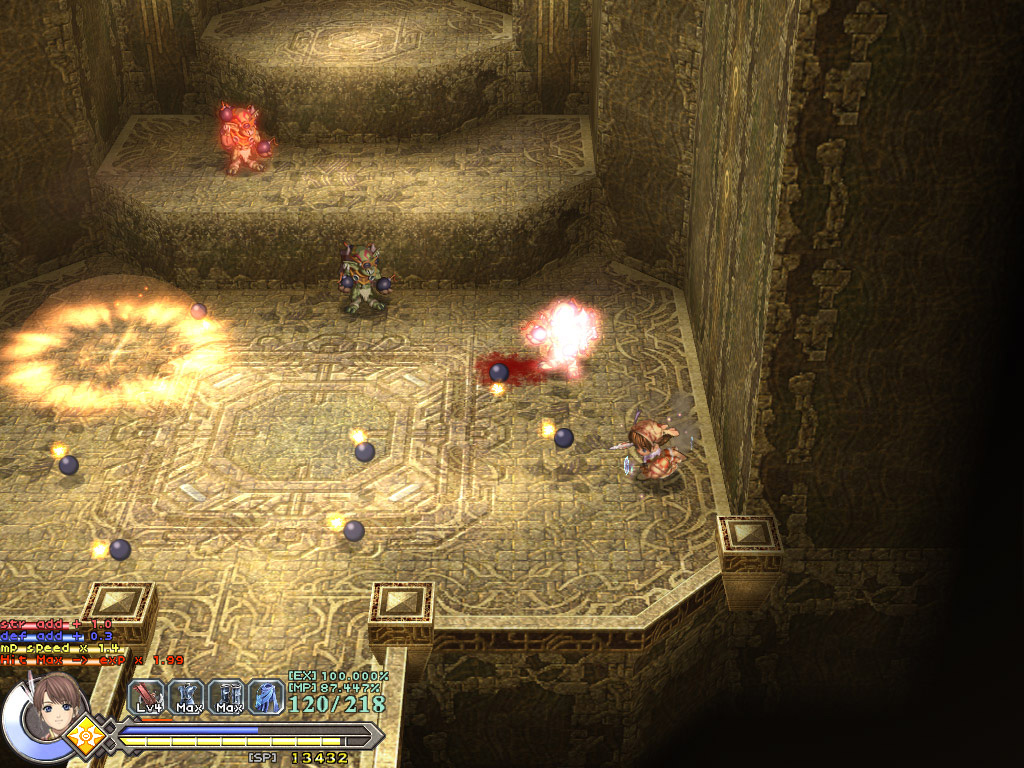The image size is (1024, 768).
Task: Choose the leg greaves Max equipment icon
Action: tap(227, 696)
